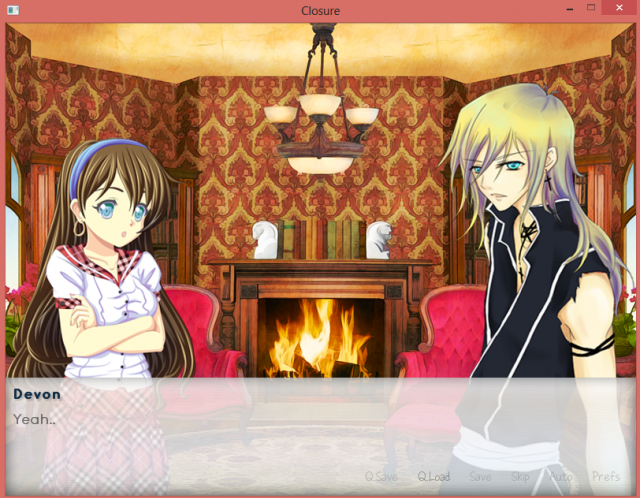Open the Save menu
The width and height of the screenshot is (640, 498).
point(480,477)
